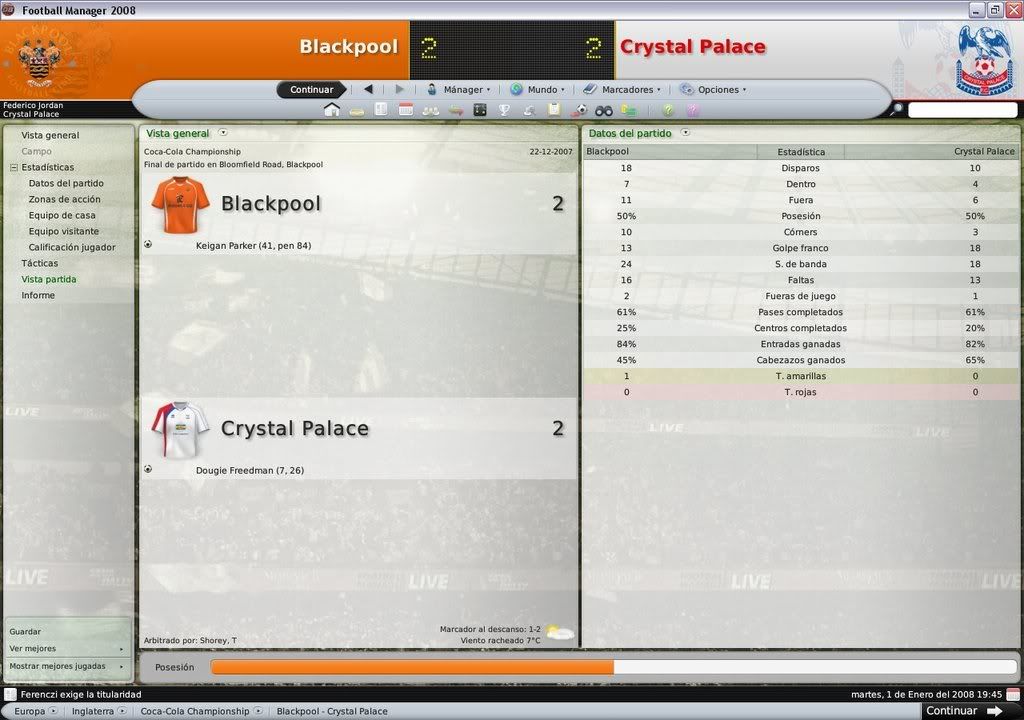
Task: Select Keigan Parker goalscorer entry
Action: (x=253, y=245)
